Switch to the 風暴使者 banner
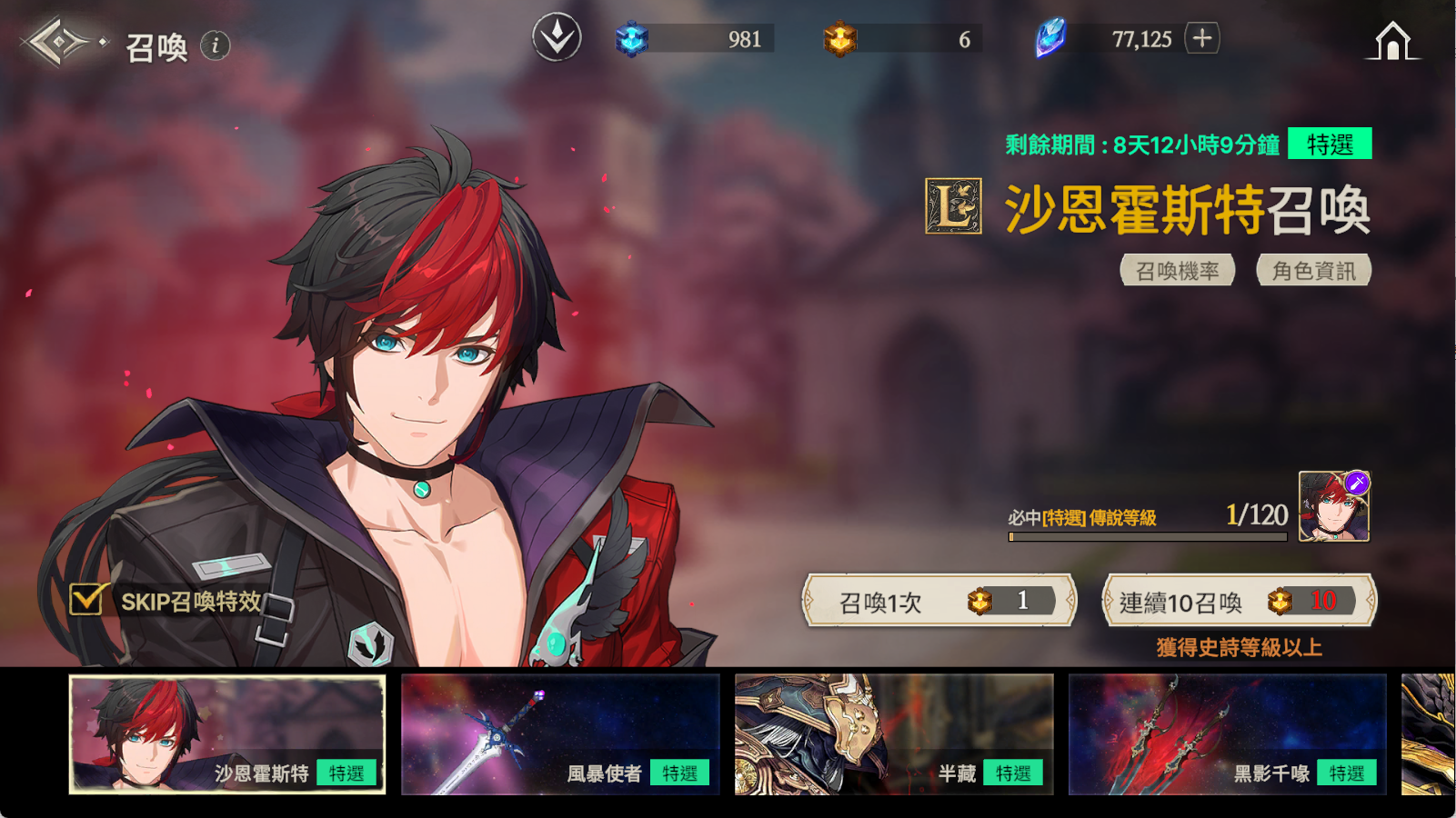This screenshot has height=818, width=1456. point(560,734)
